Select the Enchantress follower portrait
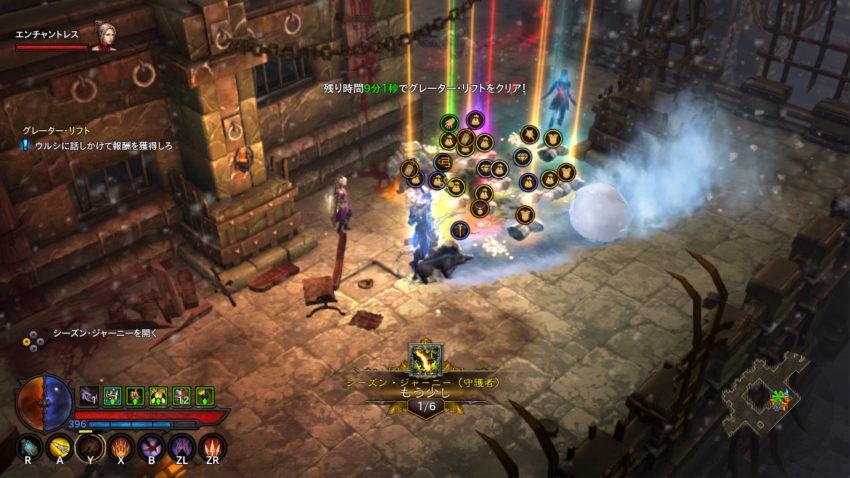 [104, 36]
